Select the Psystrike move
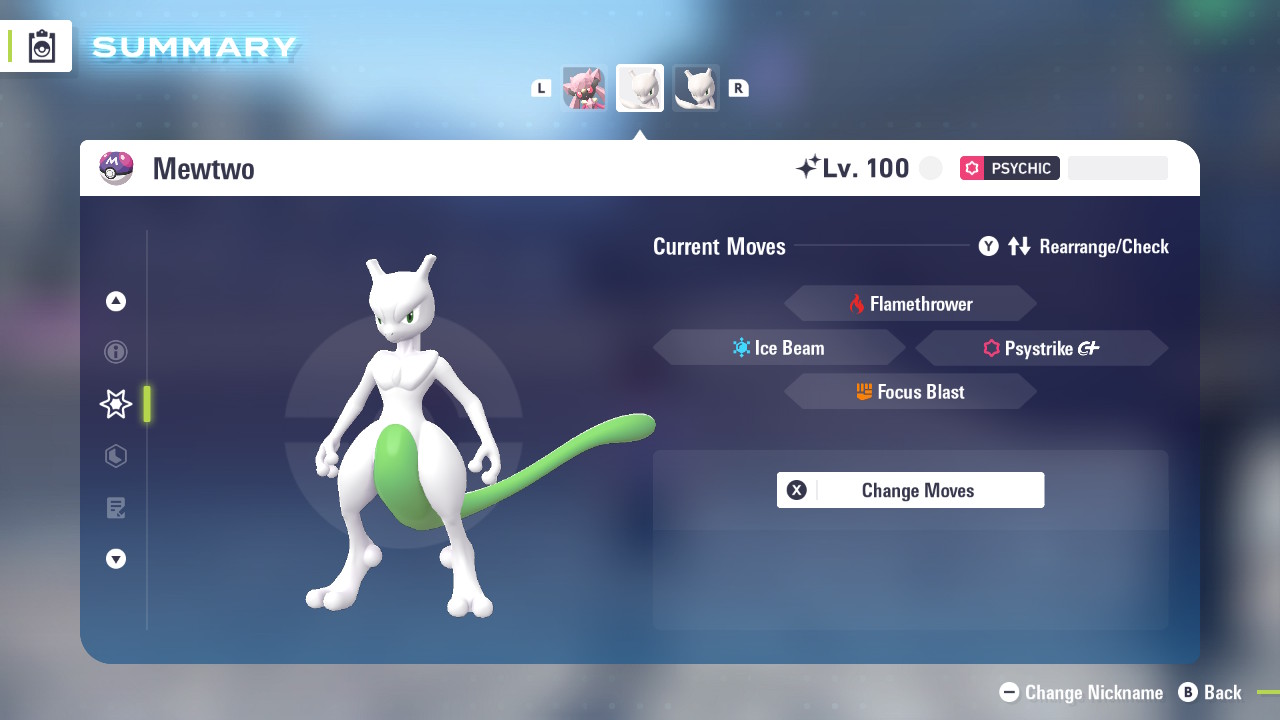Viewport: 1280px width, 720px height. [1041, 348]
